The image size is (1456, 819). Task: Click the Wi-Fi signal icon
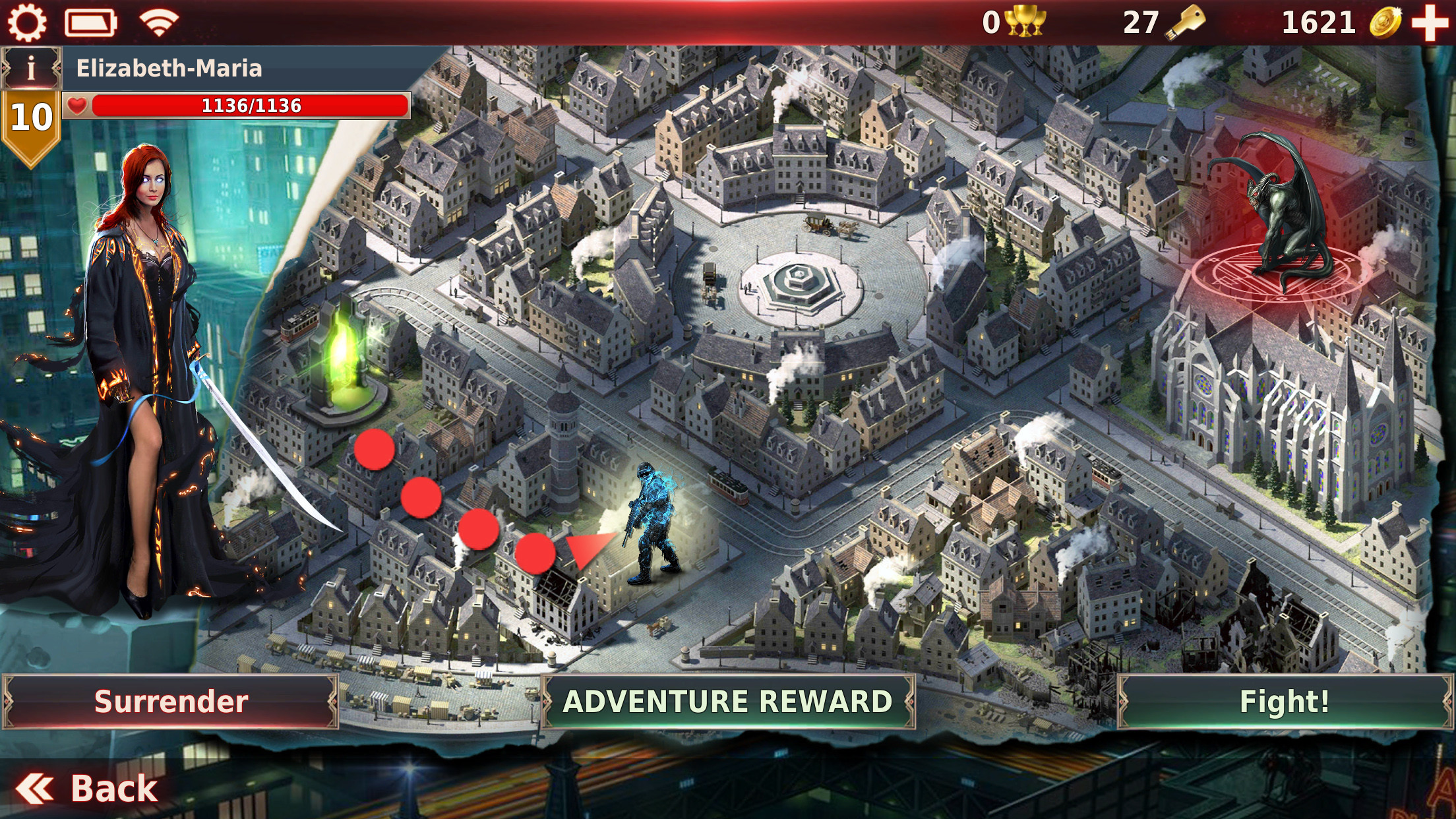(x=155, y=23)
